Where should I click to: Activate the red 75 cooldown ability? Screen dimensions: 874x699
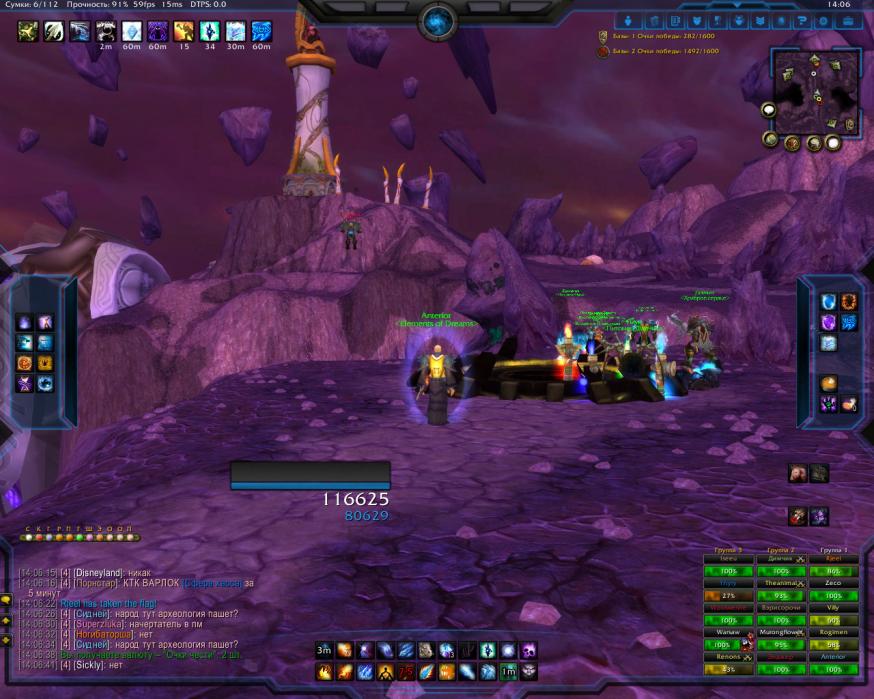pos(407,671)
